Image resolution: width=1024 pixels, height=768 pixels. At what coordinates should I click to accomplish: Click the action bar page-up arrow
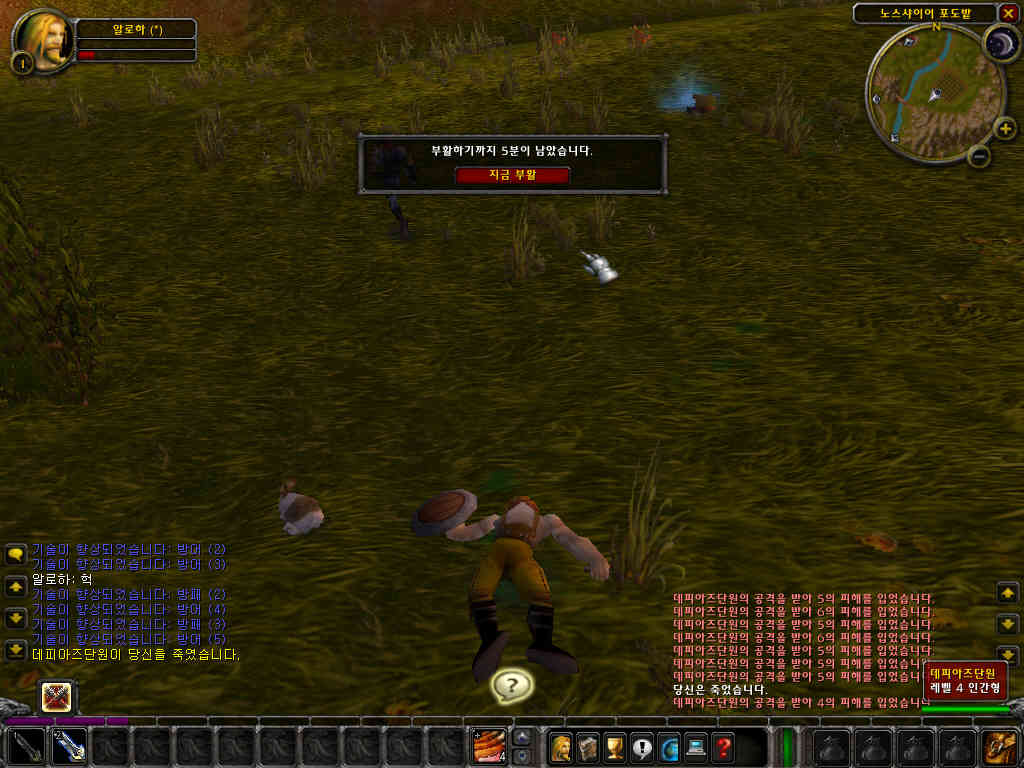click(x=522, y=738)
